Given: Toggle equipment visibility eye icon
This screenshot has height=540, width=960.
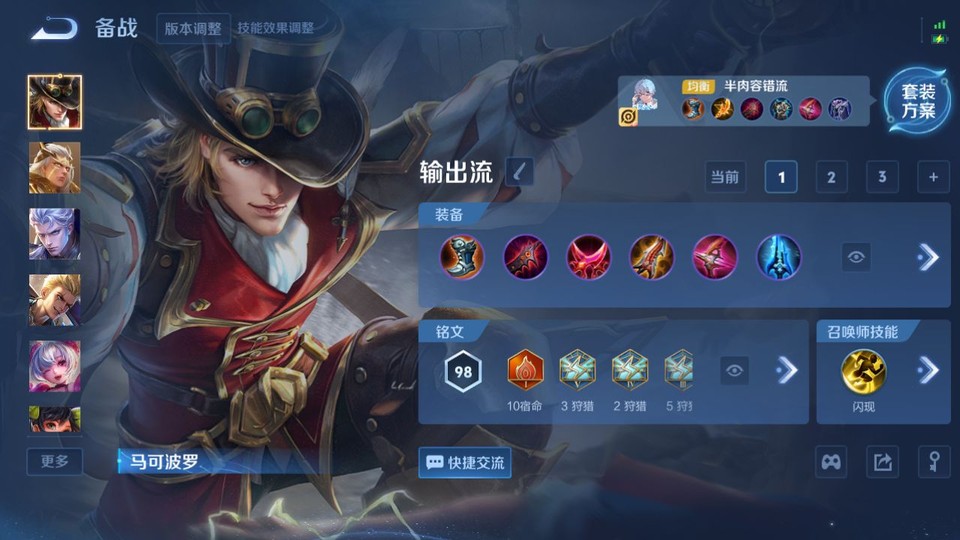Looking at the screenshot, I should 856,257.
